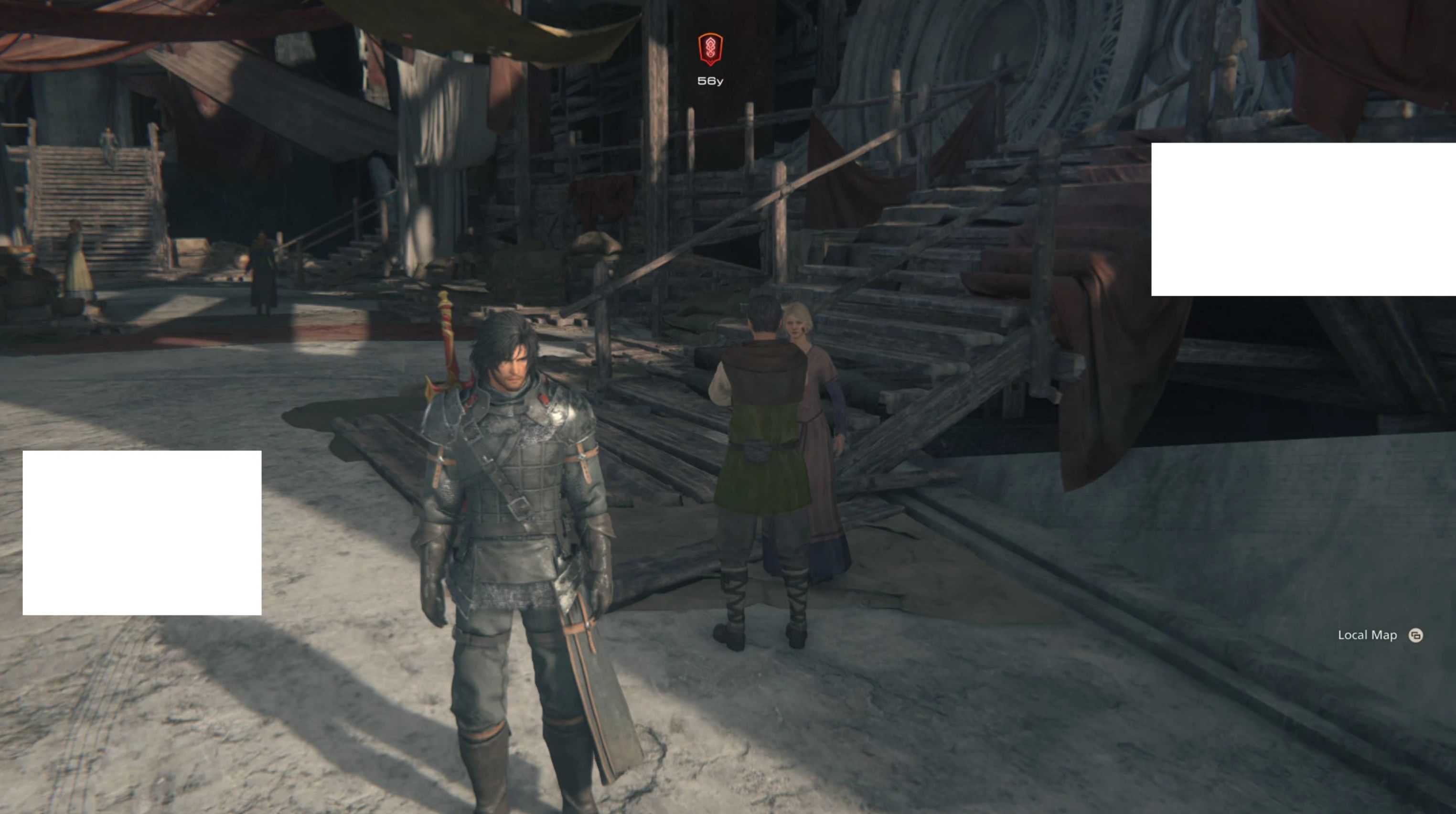Select the red quest objective marker
The width and height of the screenshot is (1456, 814).
[710, 49]
